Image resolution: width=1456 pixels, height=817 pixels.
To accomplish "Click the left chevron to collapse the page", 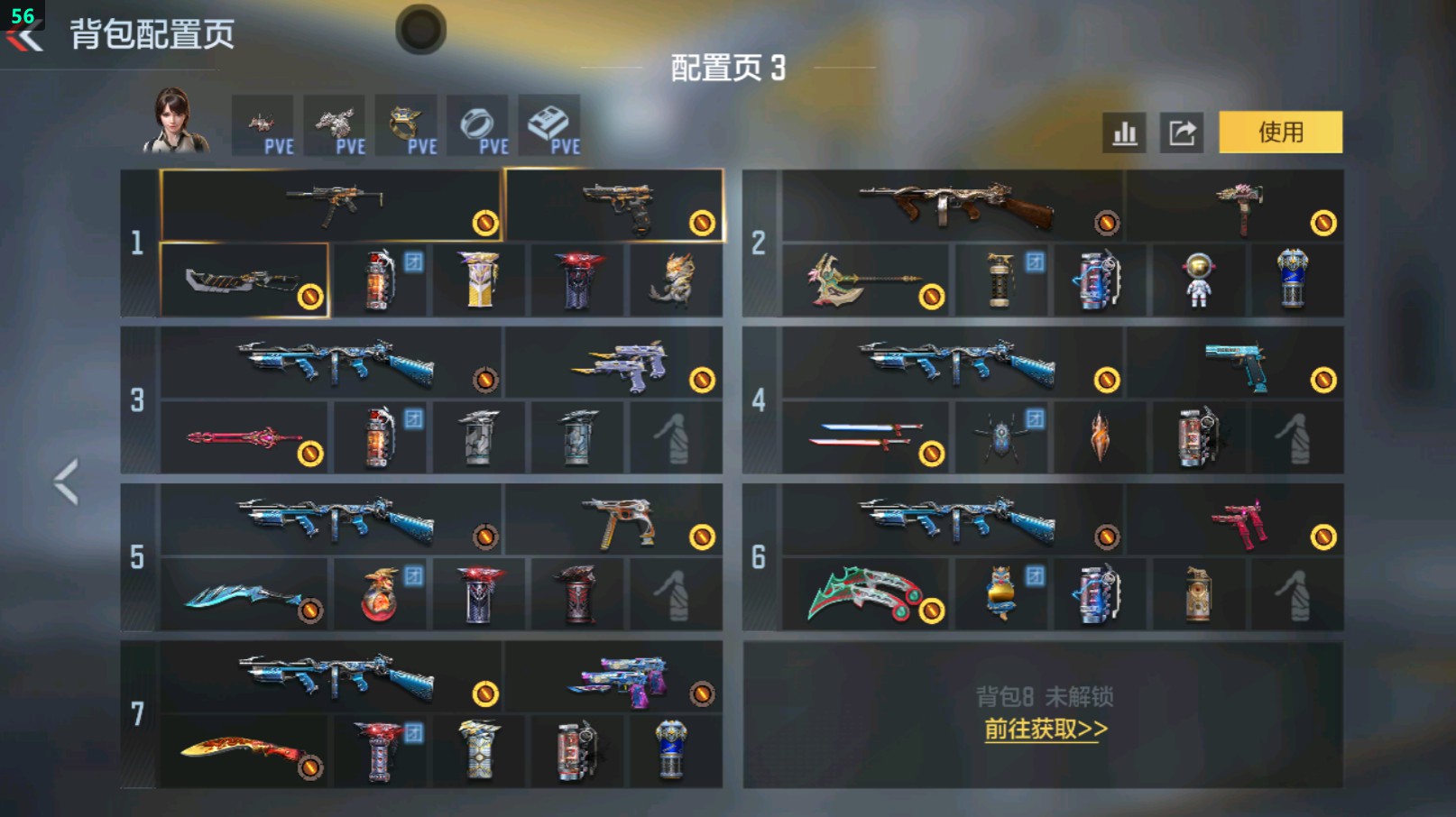I will (x=66, y=481).
